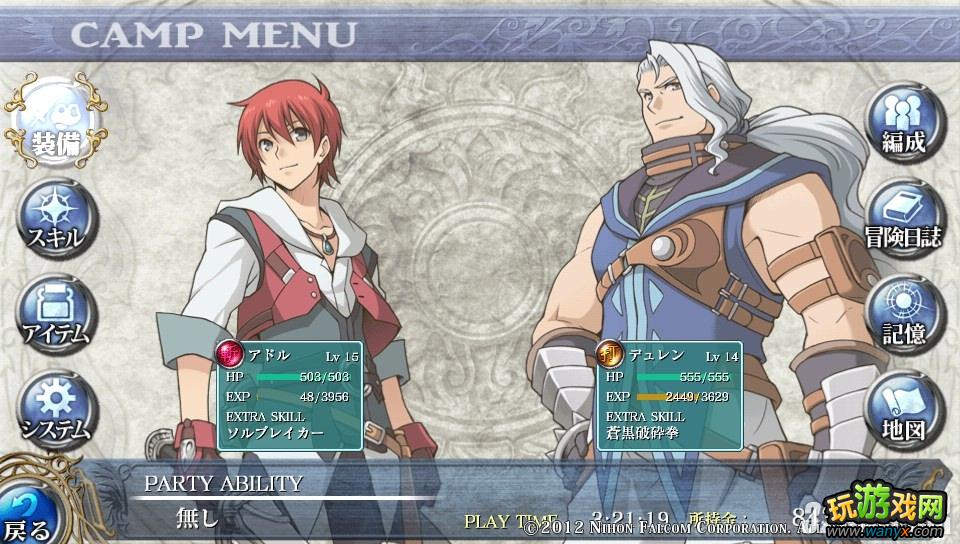Open the 冒険日誌 adventure journal

tap(904, 217)
